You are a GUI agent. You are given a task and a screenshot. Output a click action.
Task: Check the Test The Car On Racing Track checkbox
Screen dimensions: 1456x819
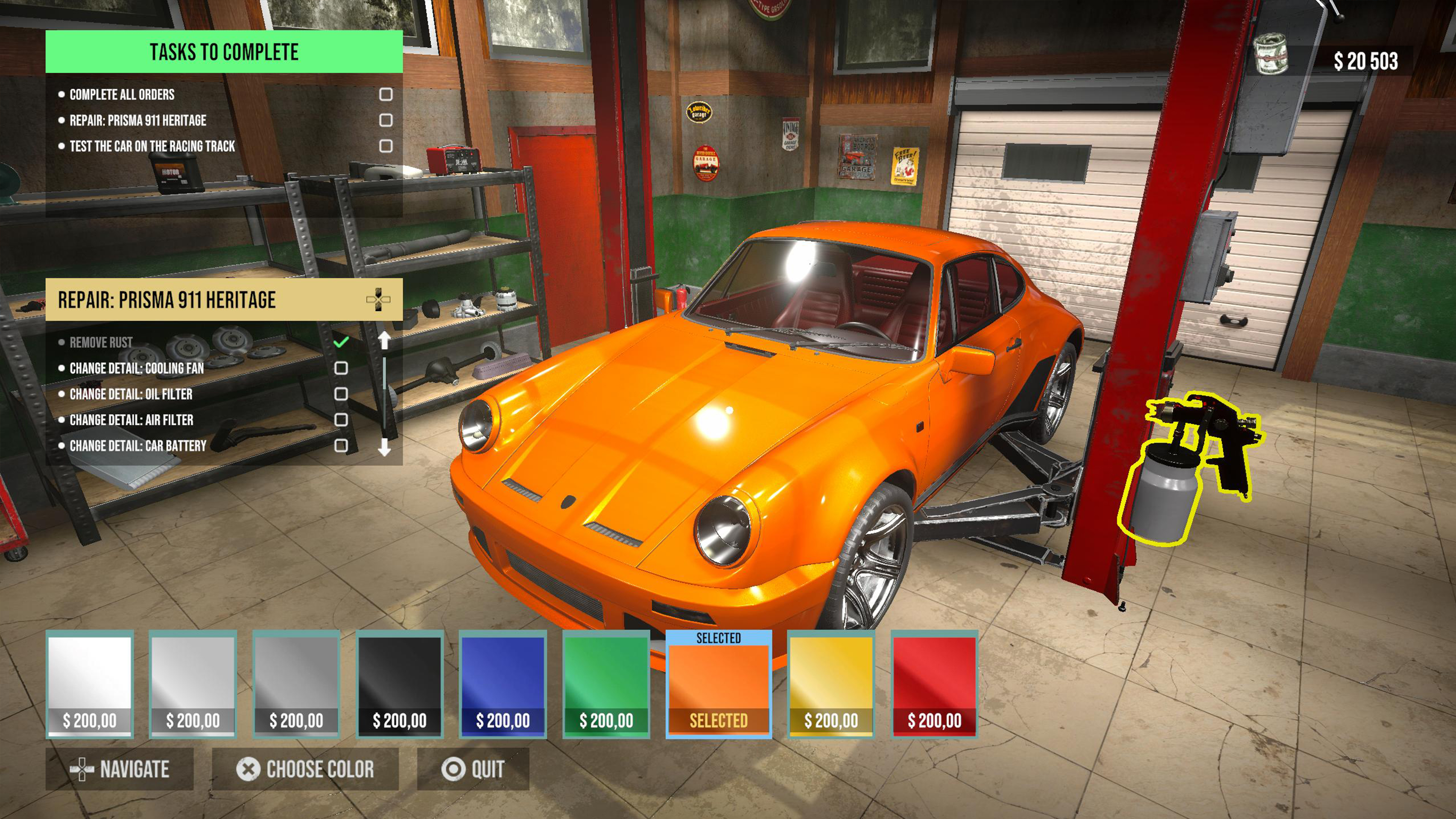point(386,145)
